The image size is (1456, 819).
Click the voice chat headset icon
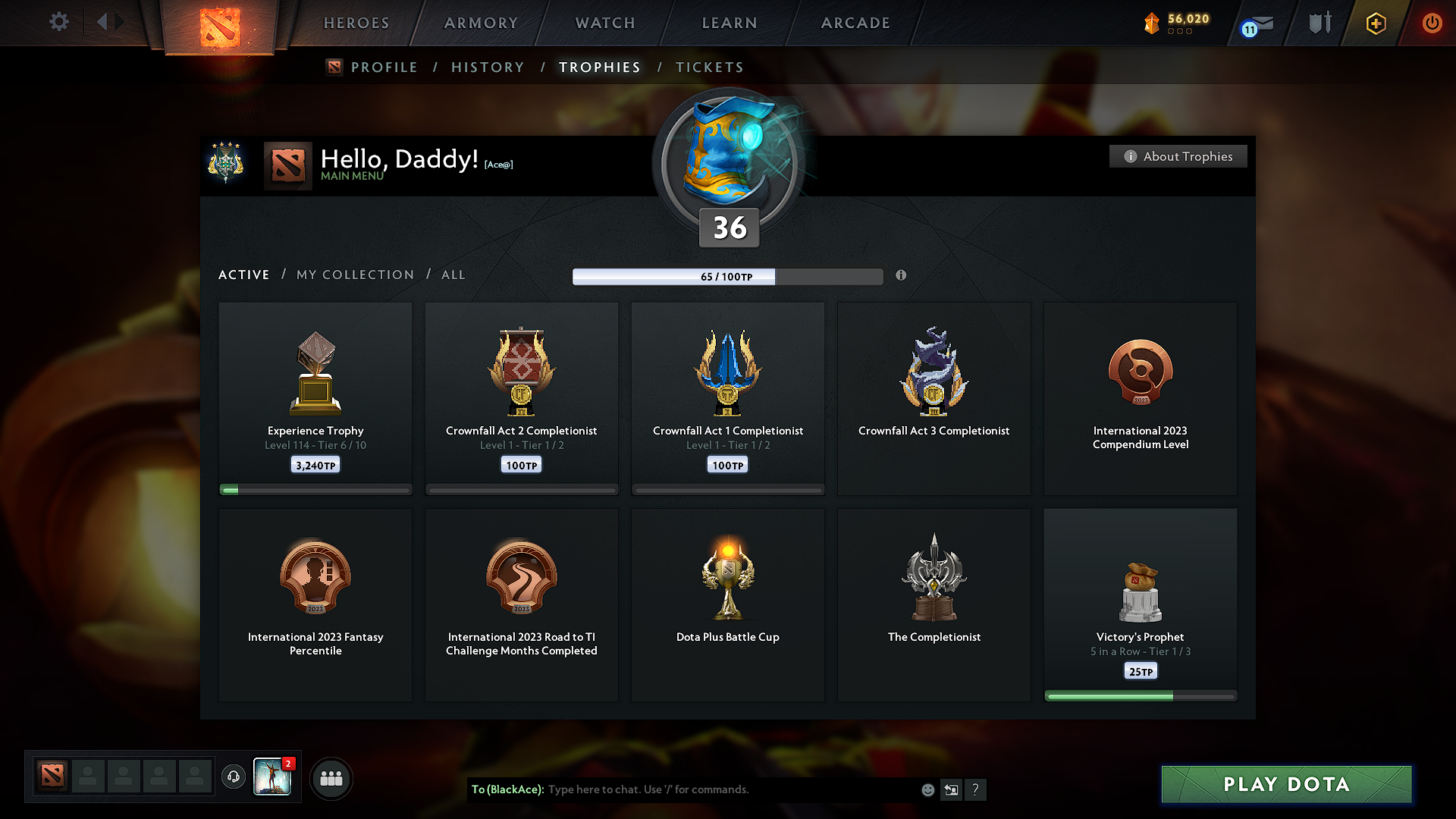[x=233, y=777]
